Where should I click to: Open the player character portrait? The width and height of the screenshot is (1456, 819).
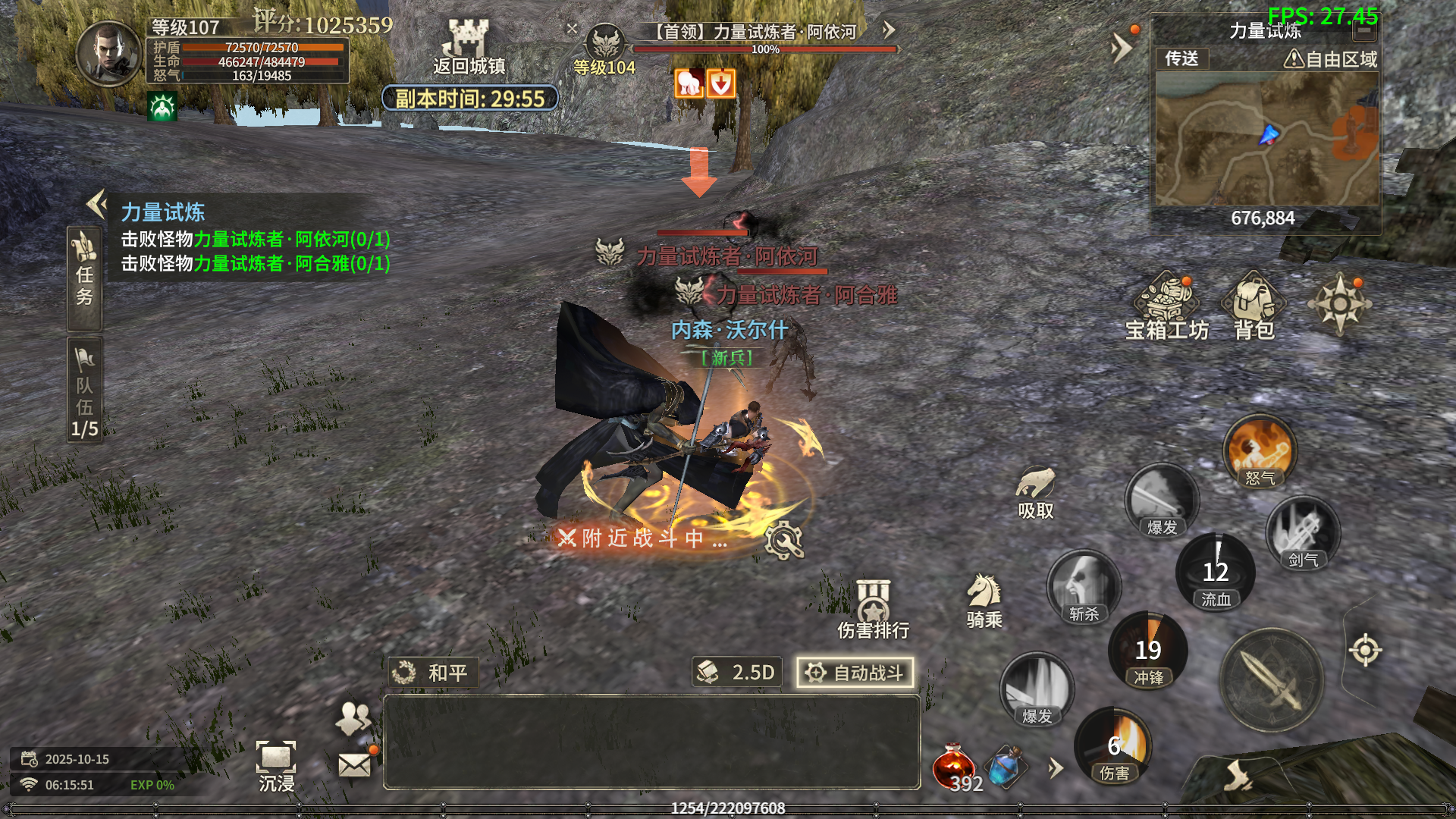point(110,53)
